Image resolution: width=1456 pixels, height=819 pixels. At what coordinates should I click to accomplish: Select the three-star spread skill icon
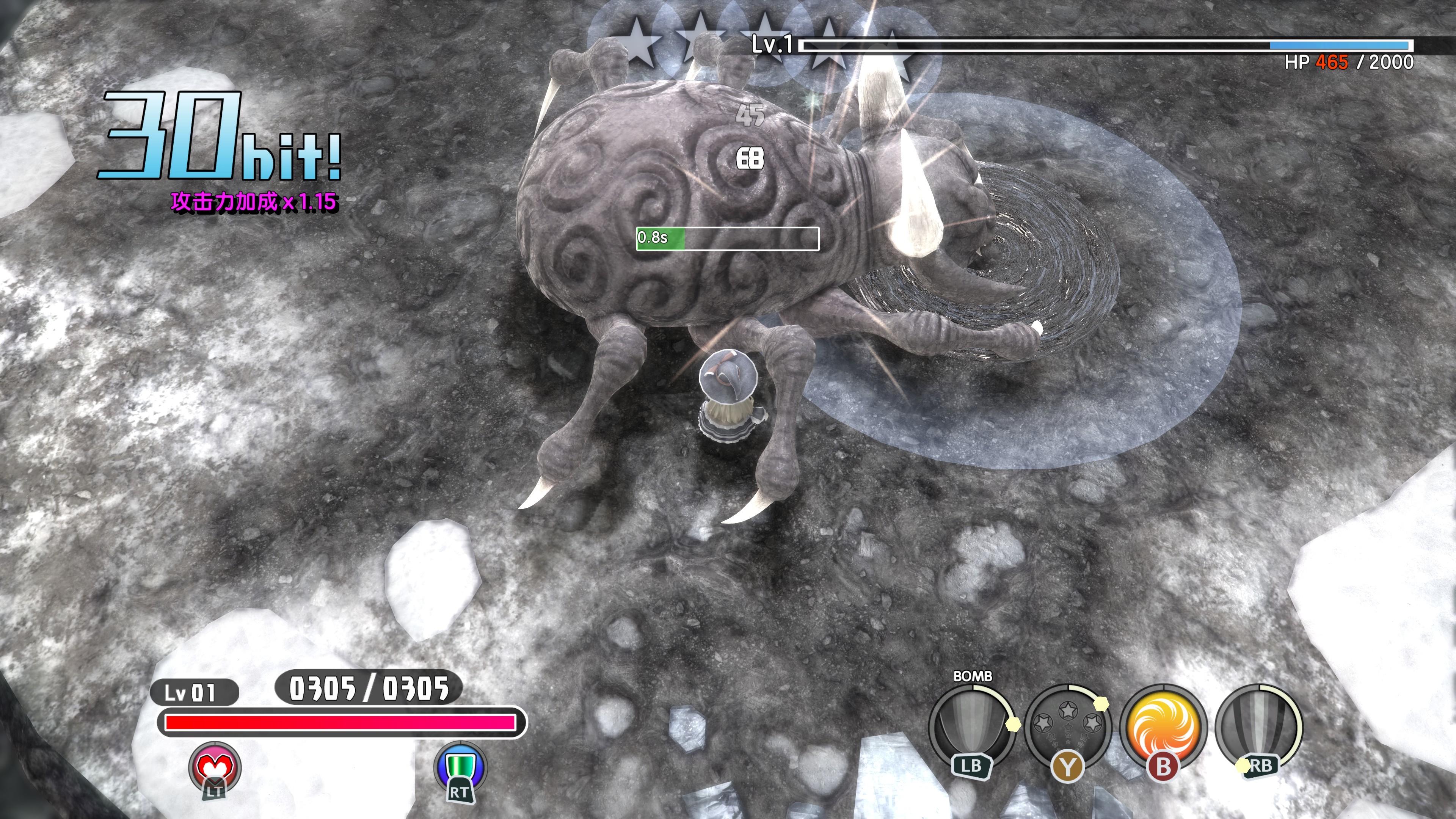(x=1067, y=726)
